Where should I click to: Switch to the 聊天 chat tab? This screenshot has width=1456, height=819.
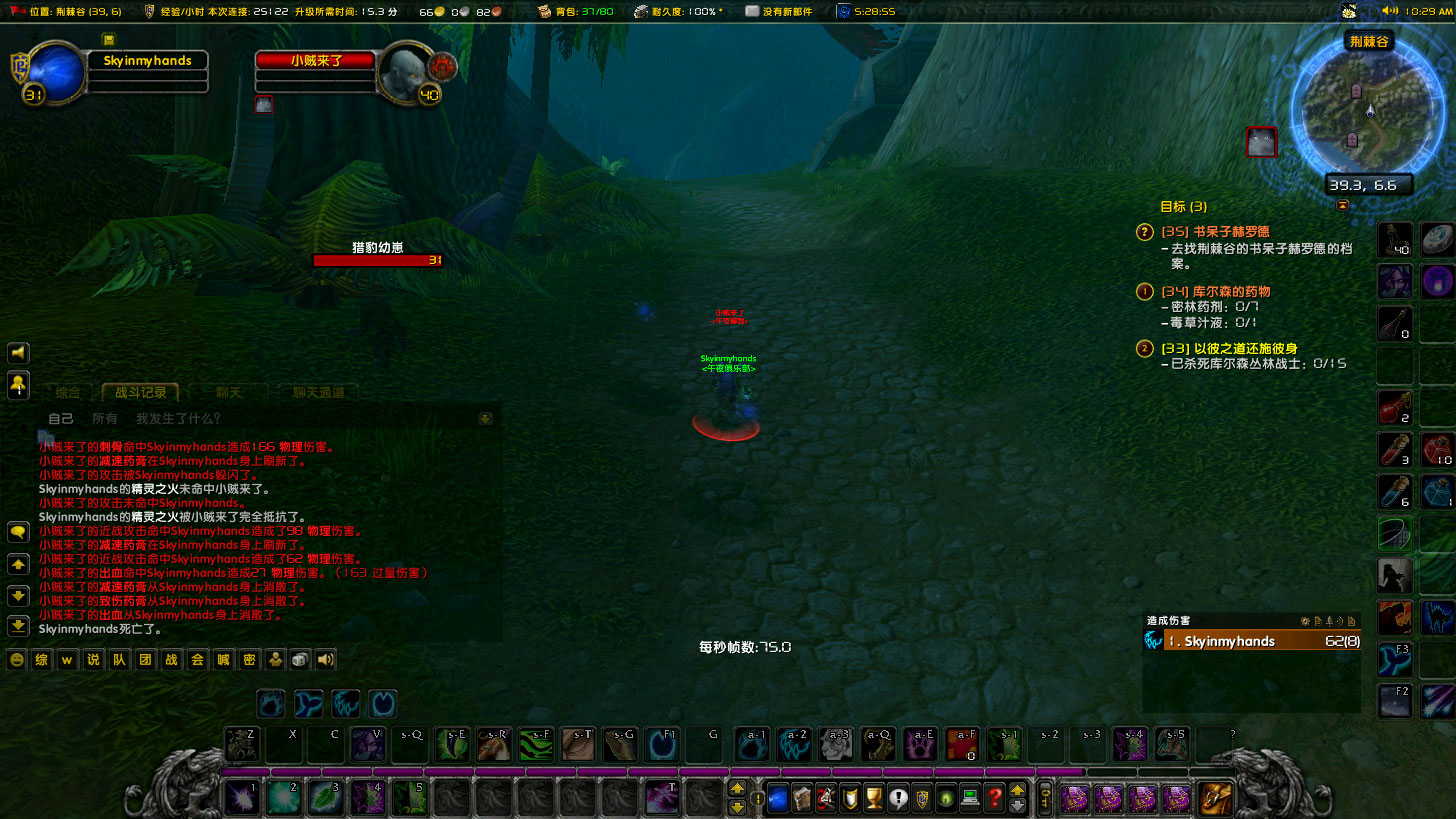tap(228, 393)
